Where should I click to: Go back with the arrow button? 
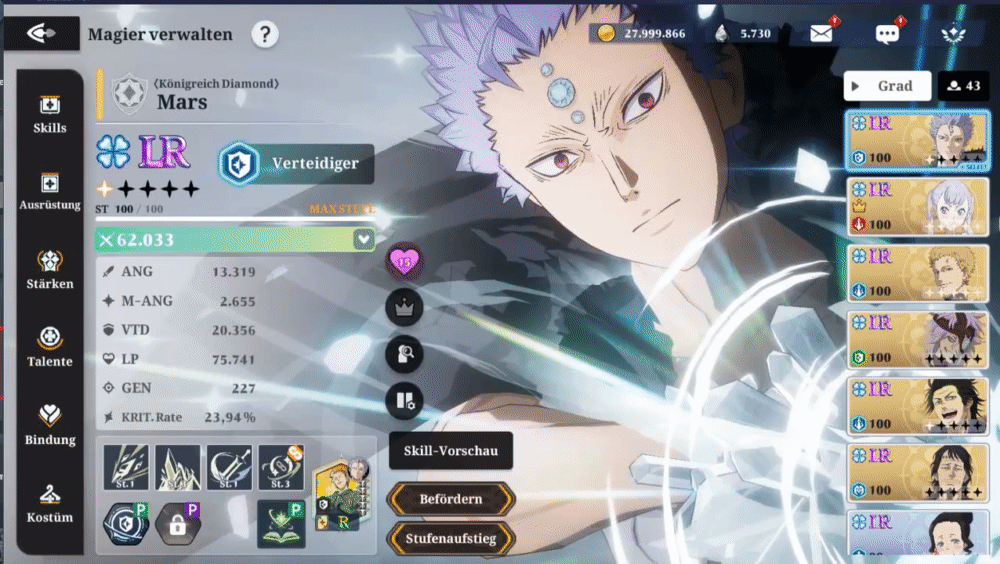[x=40, y=33]
